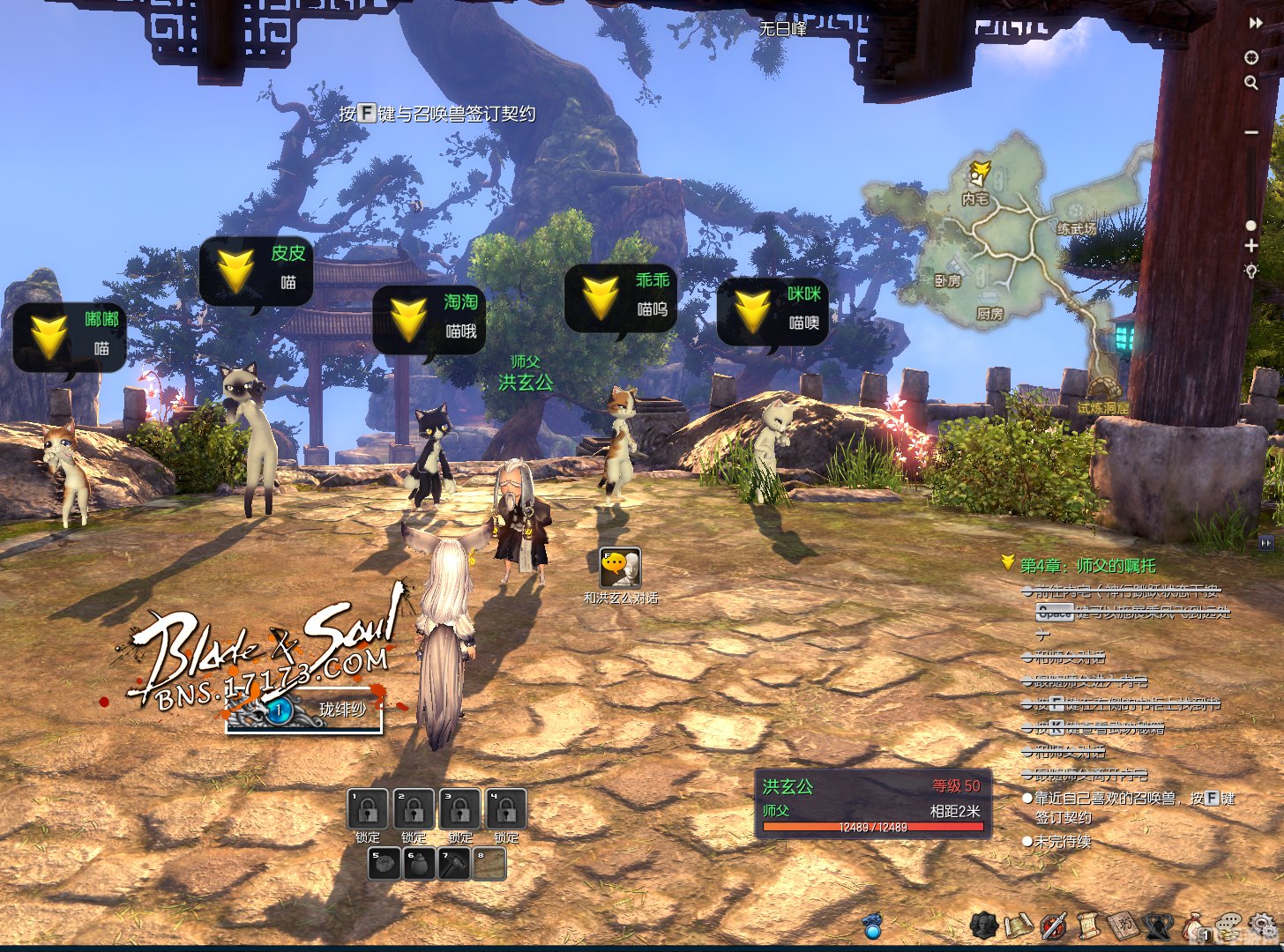Select the dumpling item in slot 5
Screen dimensions: 1284x952
click(x=384, y=864)
